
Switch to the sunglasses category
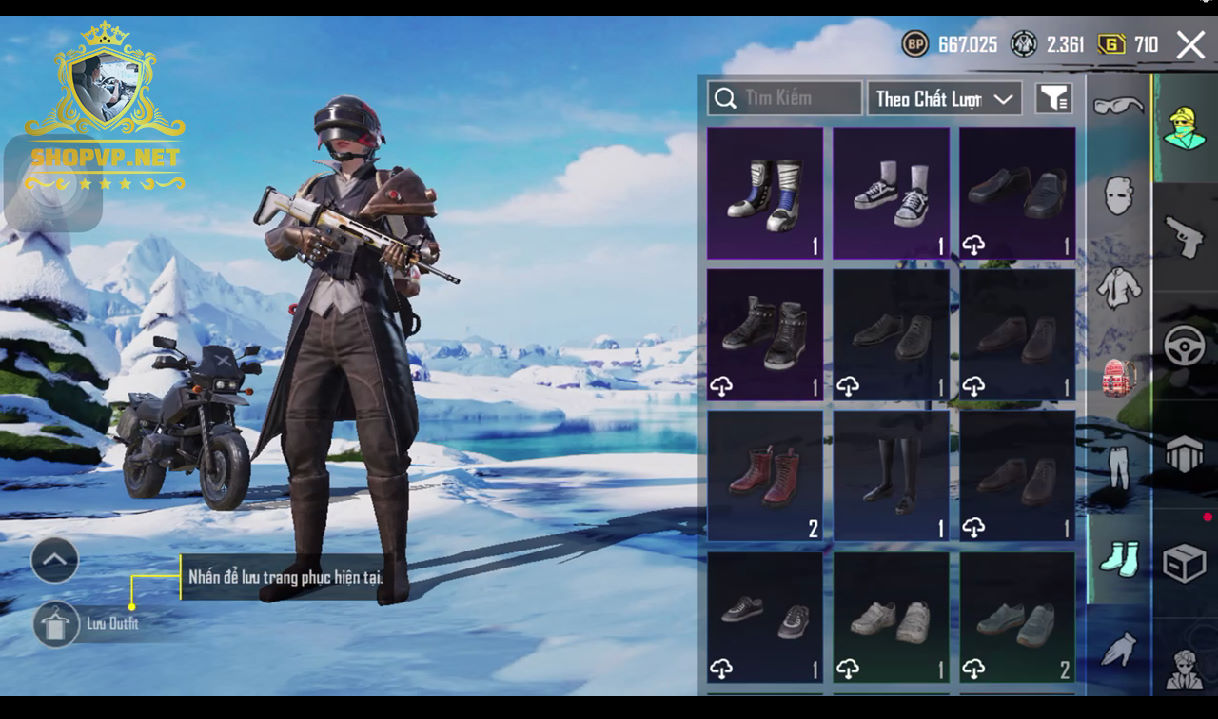pyautogui.click(x=1118, y=105)
